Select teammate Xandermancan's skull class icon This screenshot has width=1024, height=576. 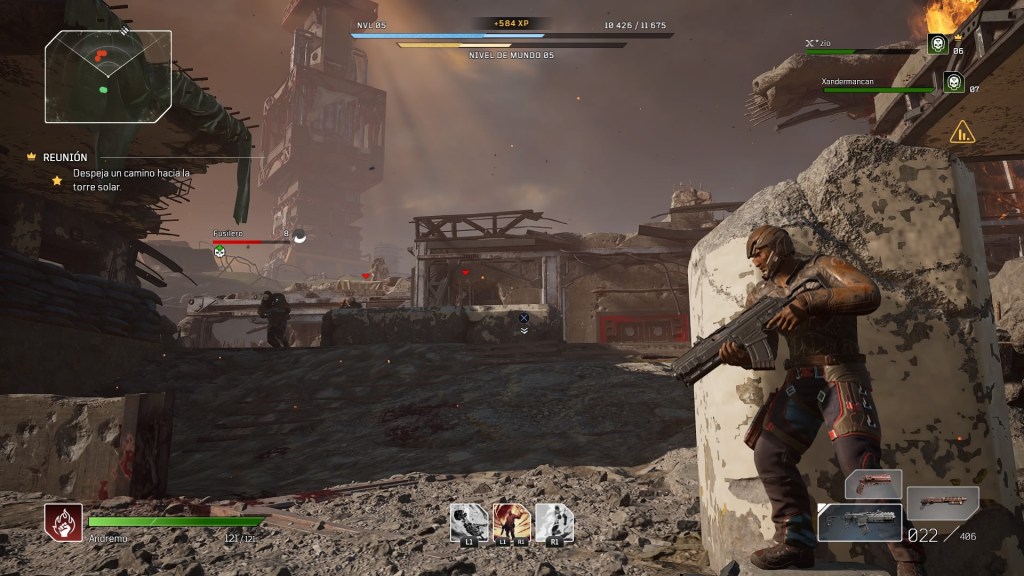coord(953,82)
